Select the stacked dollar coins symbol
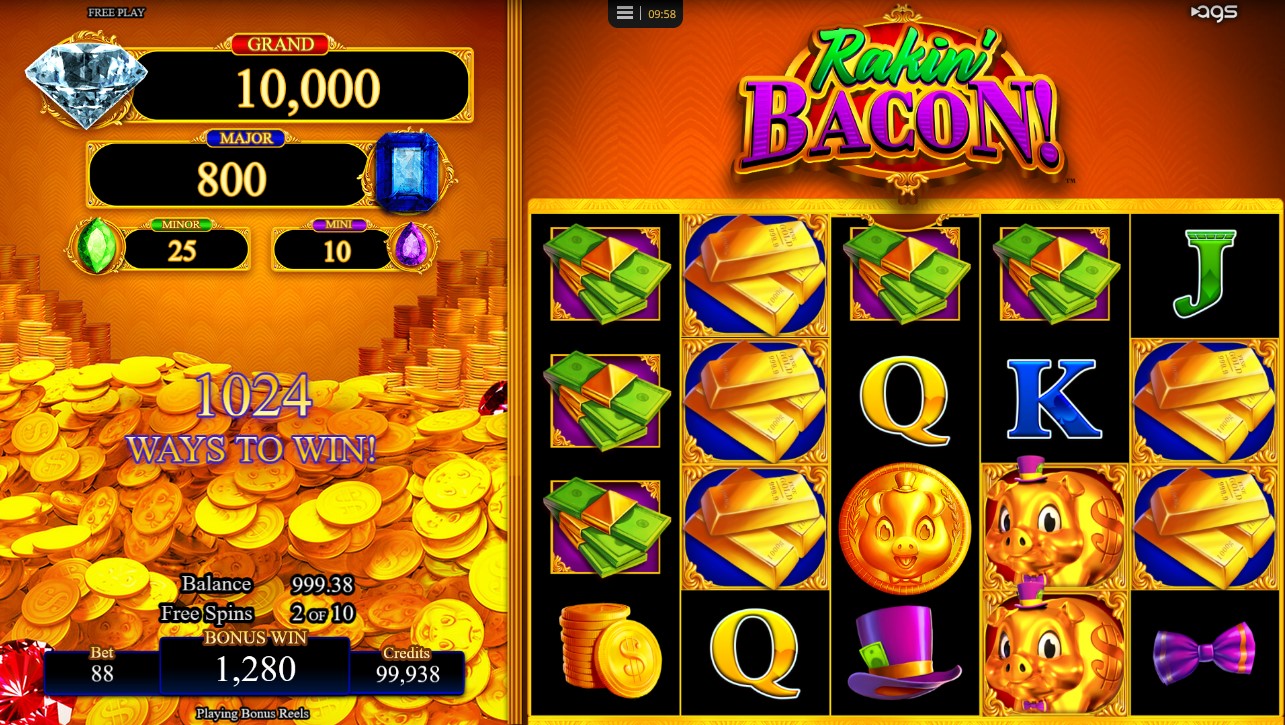The image size is (1285, 725). [605, 652]
